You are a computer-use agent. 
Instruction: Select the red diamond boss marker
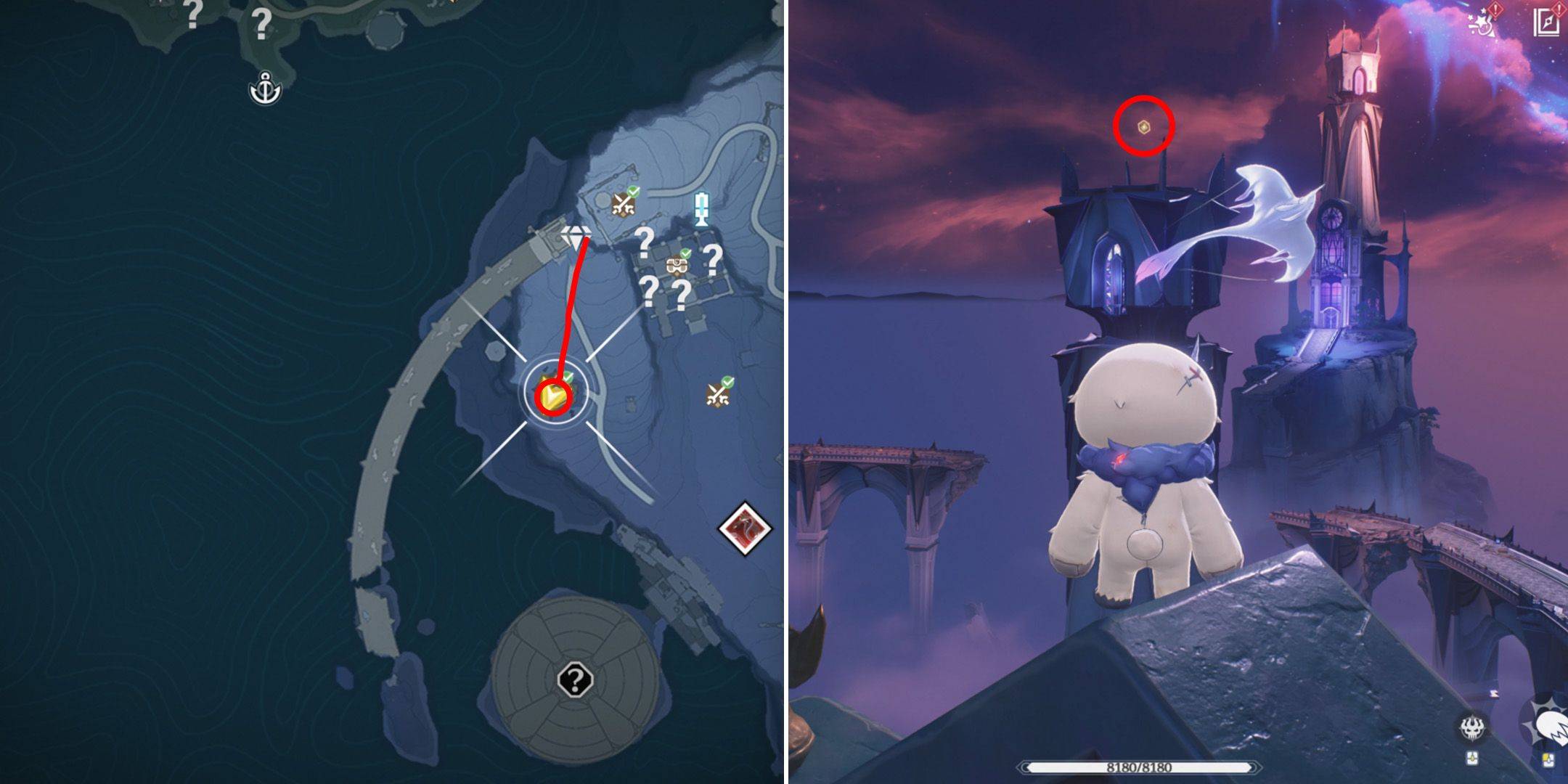(745, 528)
